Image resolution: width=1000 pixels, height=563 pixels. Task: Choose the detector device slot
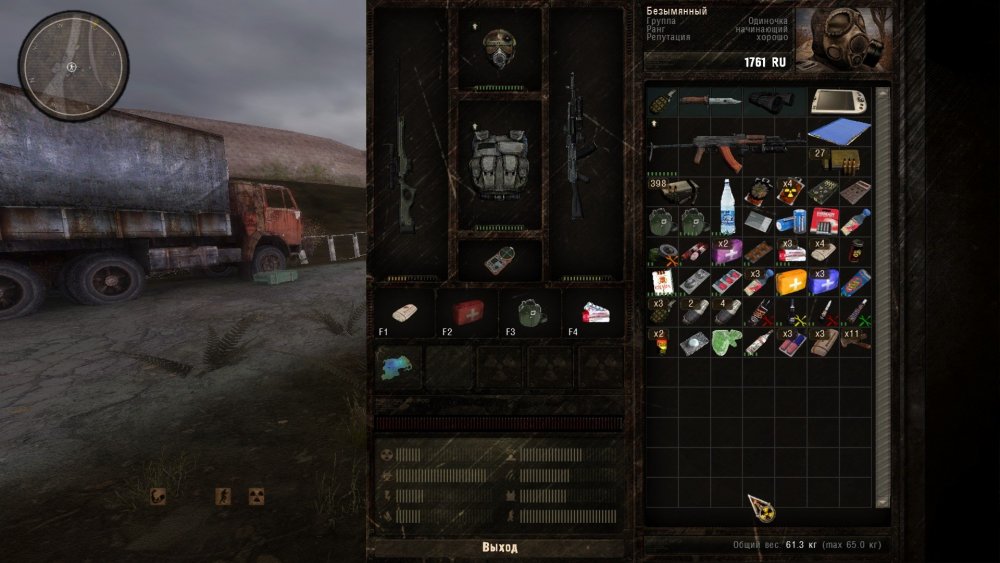pos(499,259)
